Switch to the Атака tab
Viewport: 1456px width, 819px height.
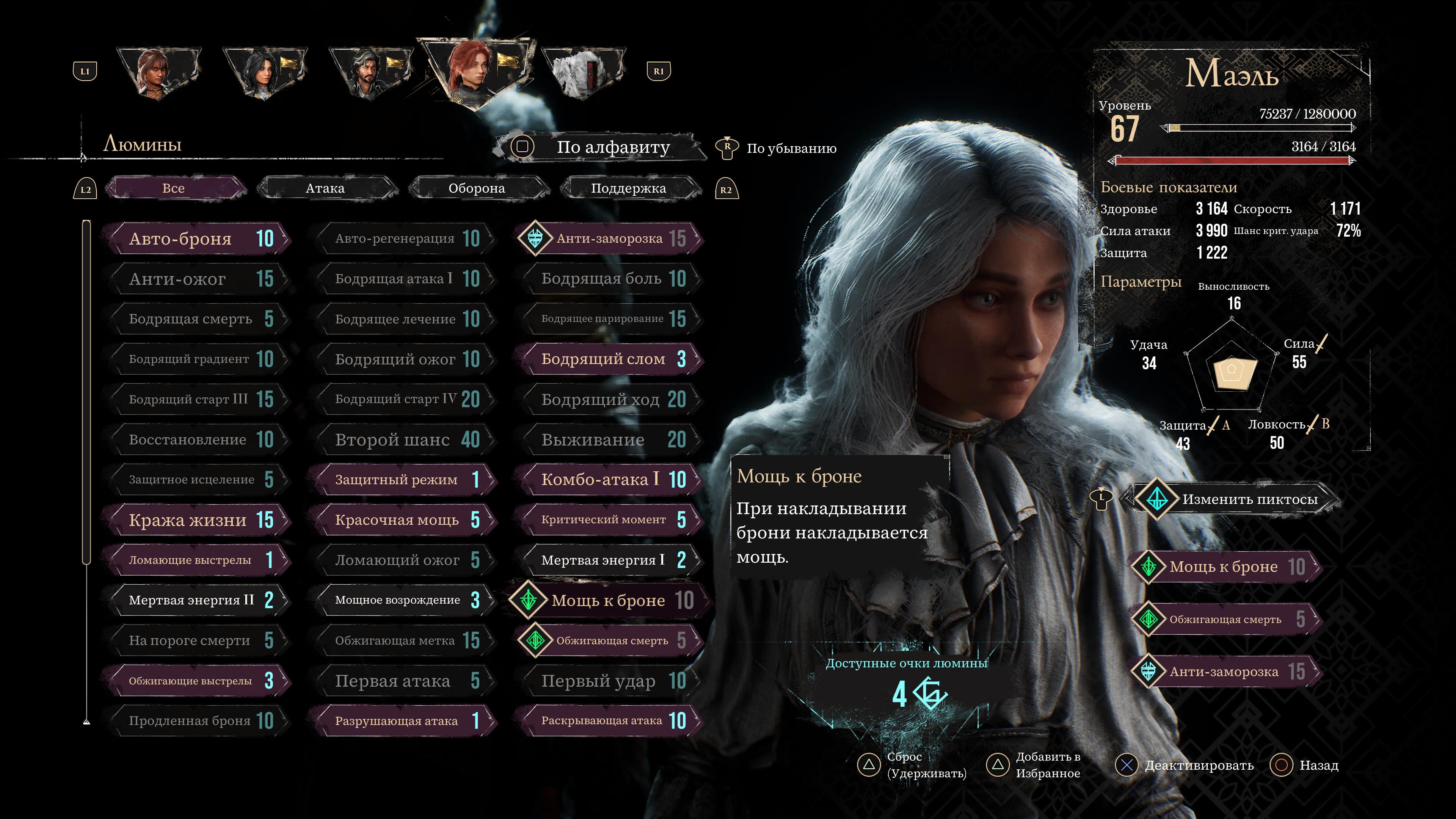coord(325,188)
